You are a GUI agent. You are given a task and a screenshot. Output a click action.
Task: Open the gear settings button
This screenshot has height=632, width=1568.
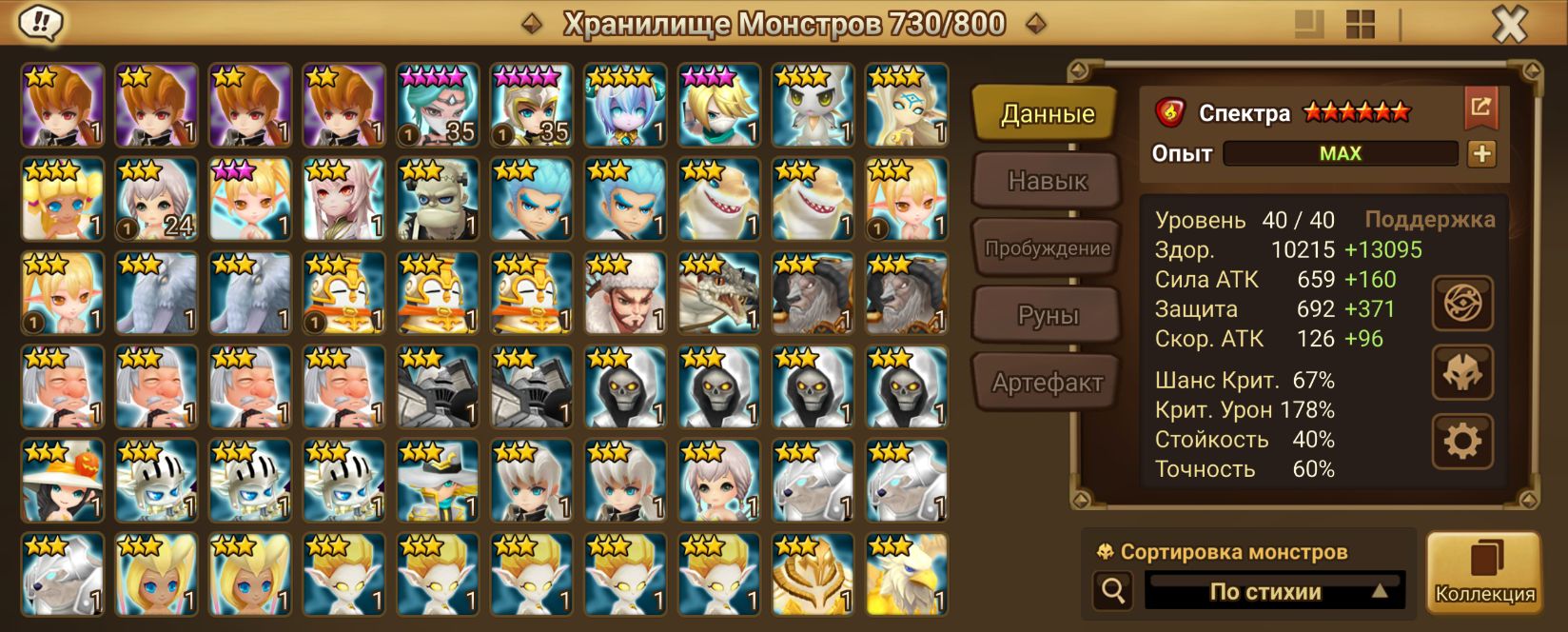coord(1462,441)
